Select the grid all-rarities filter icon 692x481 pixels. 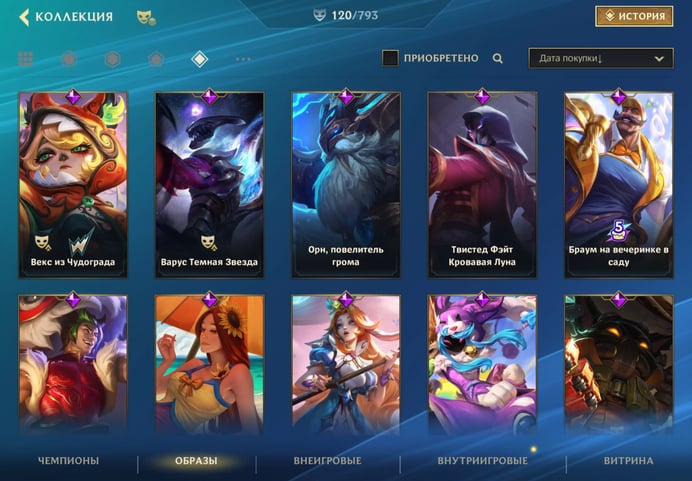[25, 59]
